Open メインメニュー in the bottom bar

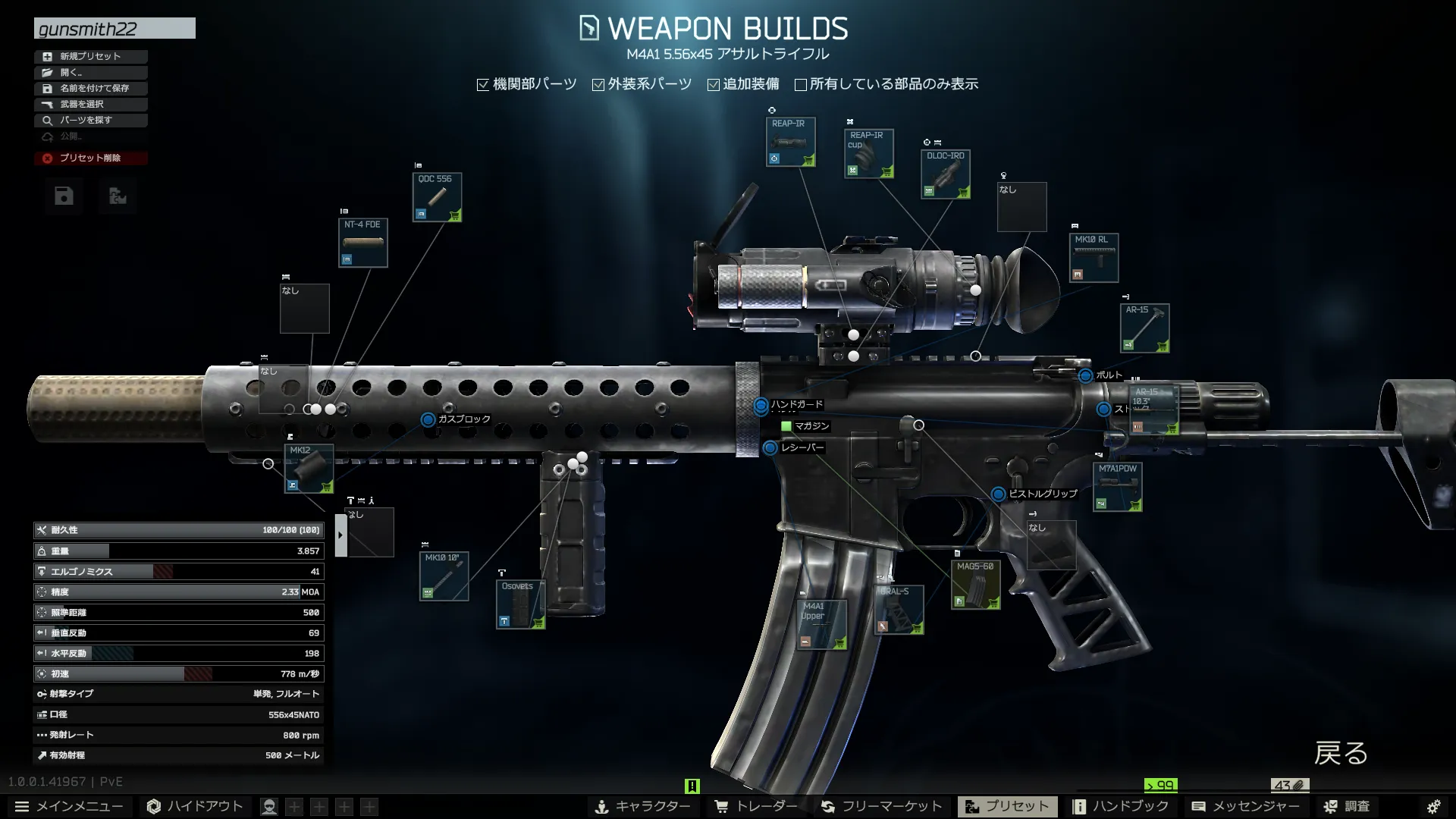point(69,806)
